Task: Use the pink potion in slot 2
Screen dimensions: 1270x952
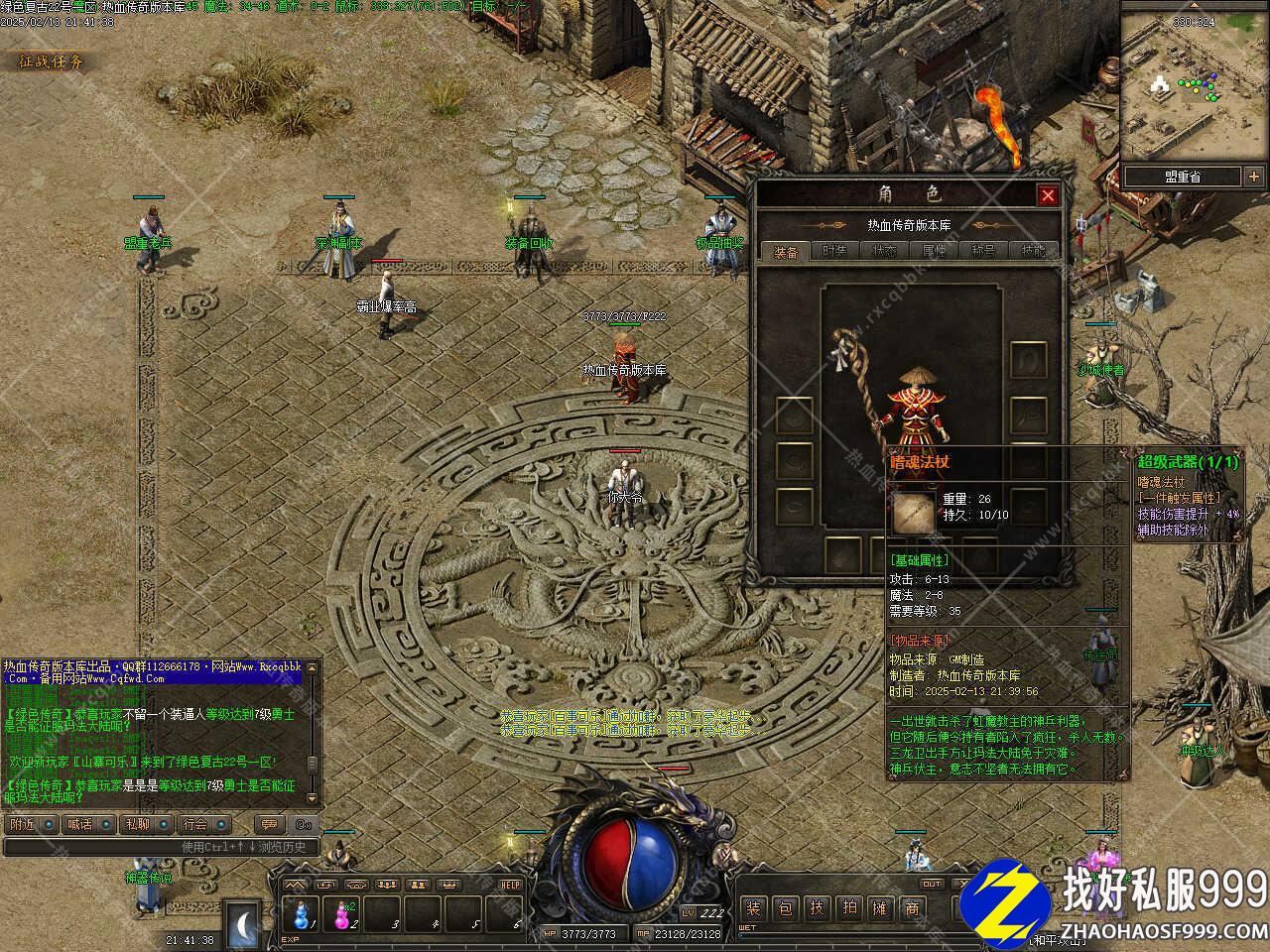Action: tap(343, 913)
